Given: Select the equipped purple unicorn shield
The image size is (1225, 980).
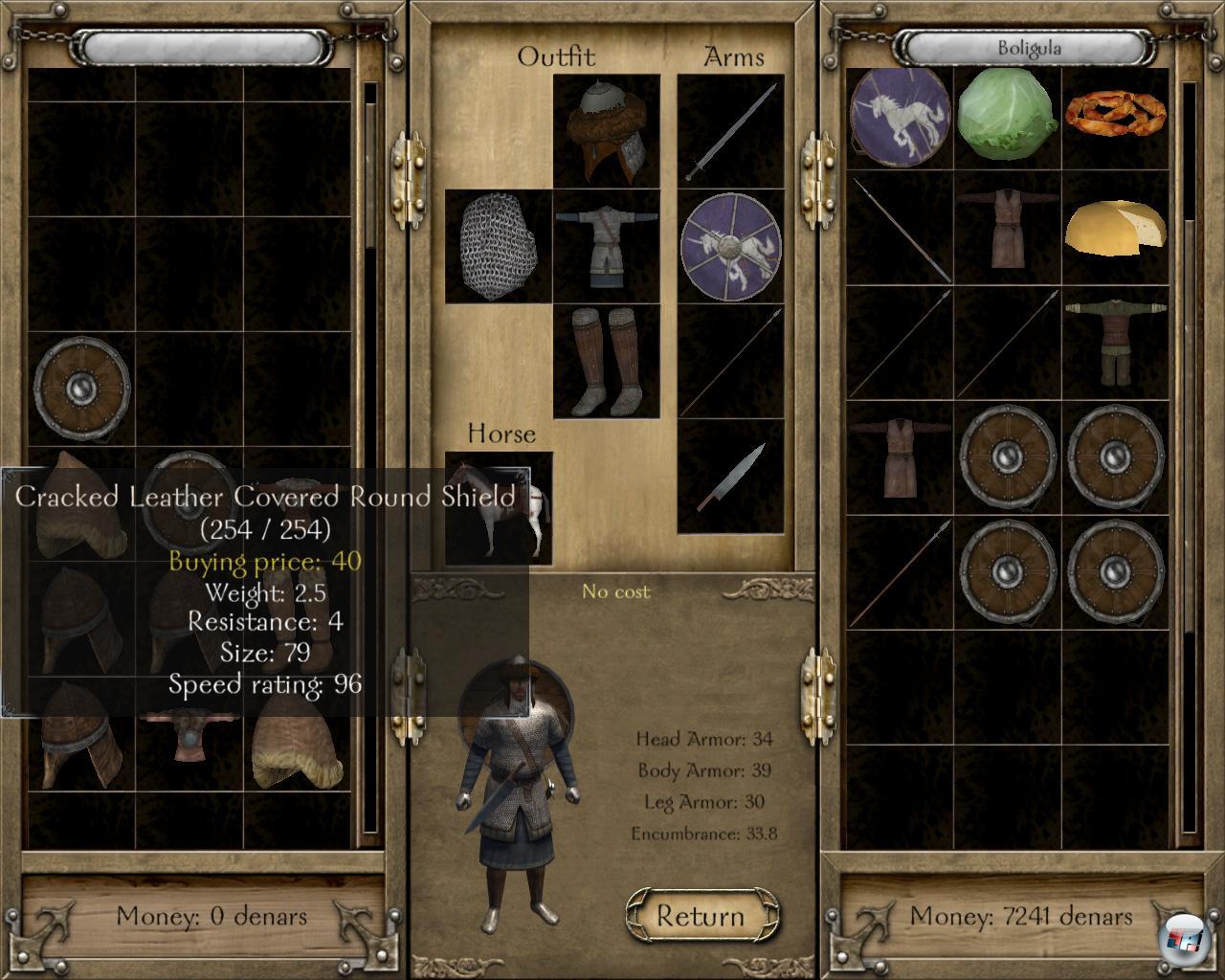Looking at the screenshot, I should click(731, 246).
